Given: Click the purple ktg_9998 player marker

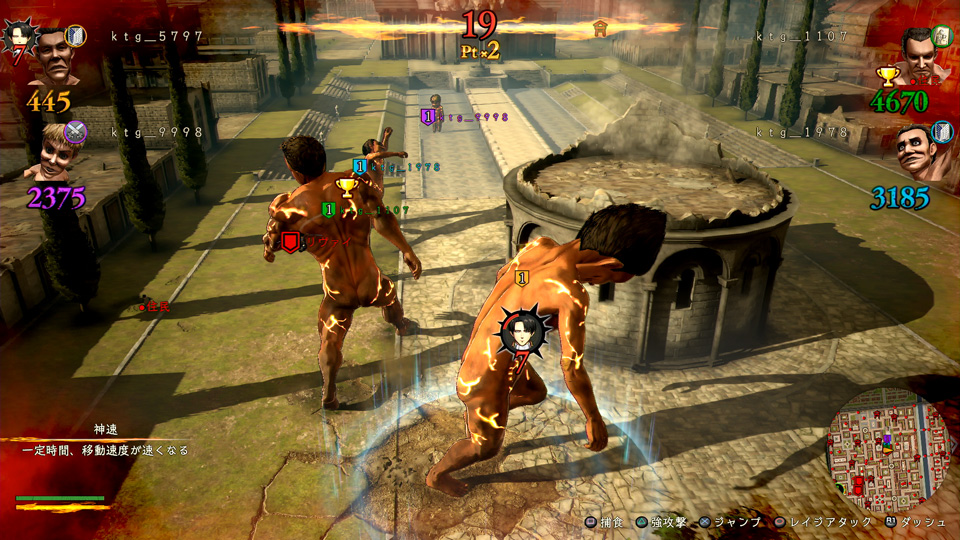Looking at the screenshot, I should (x=430, y=117).
